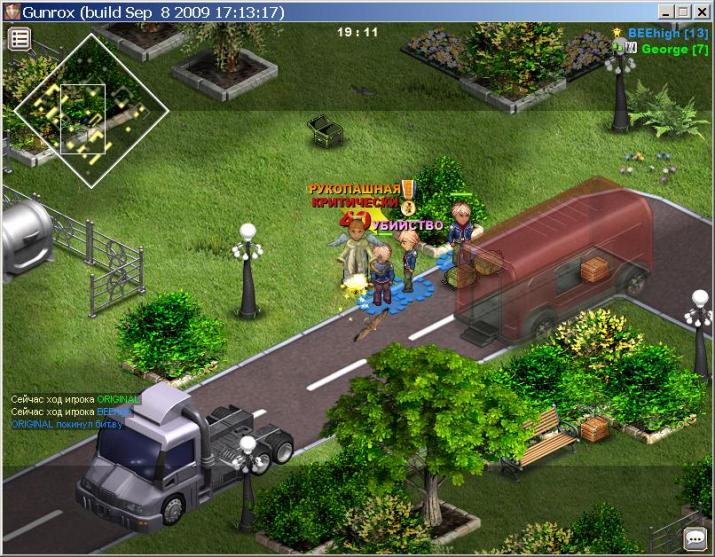Close the Gunrox window
The width and height of the screenshot is (715, 557).
[x=703, y=12]
